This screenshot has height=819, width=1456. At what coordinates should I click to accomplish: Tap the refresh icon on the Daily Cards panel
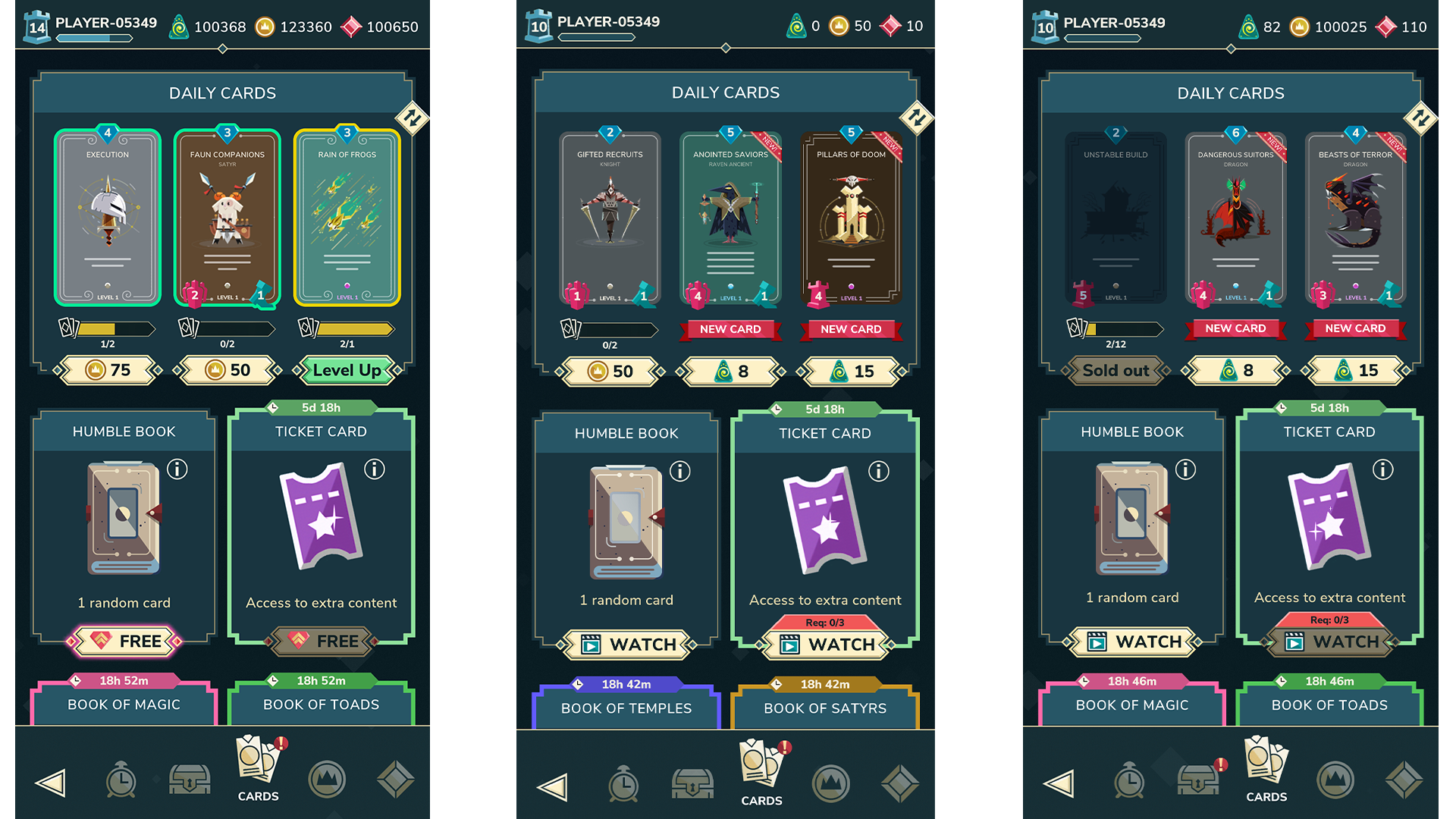click(x=413, y=119)
